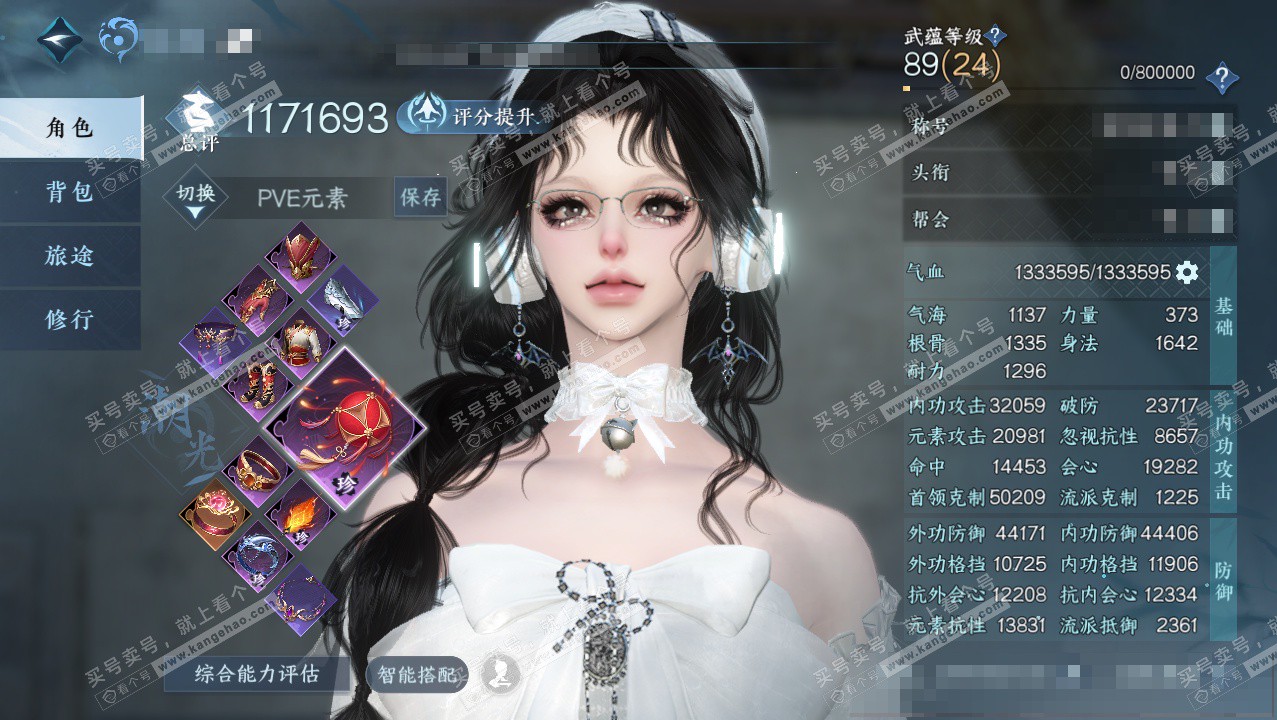Activate the 智能搭配 button
The image size is (1277, 720).
pos(417,675)
